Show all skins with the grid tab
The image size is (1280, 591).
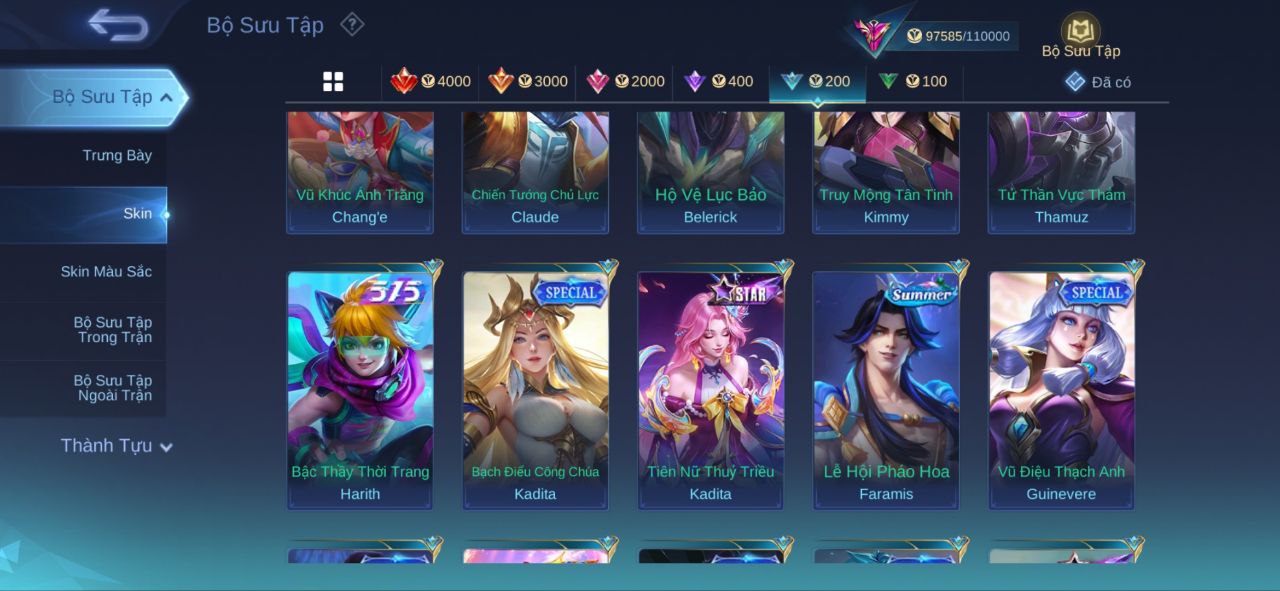[333, 82]
